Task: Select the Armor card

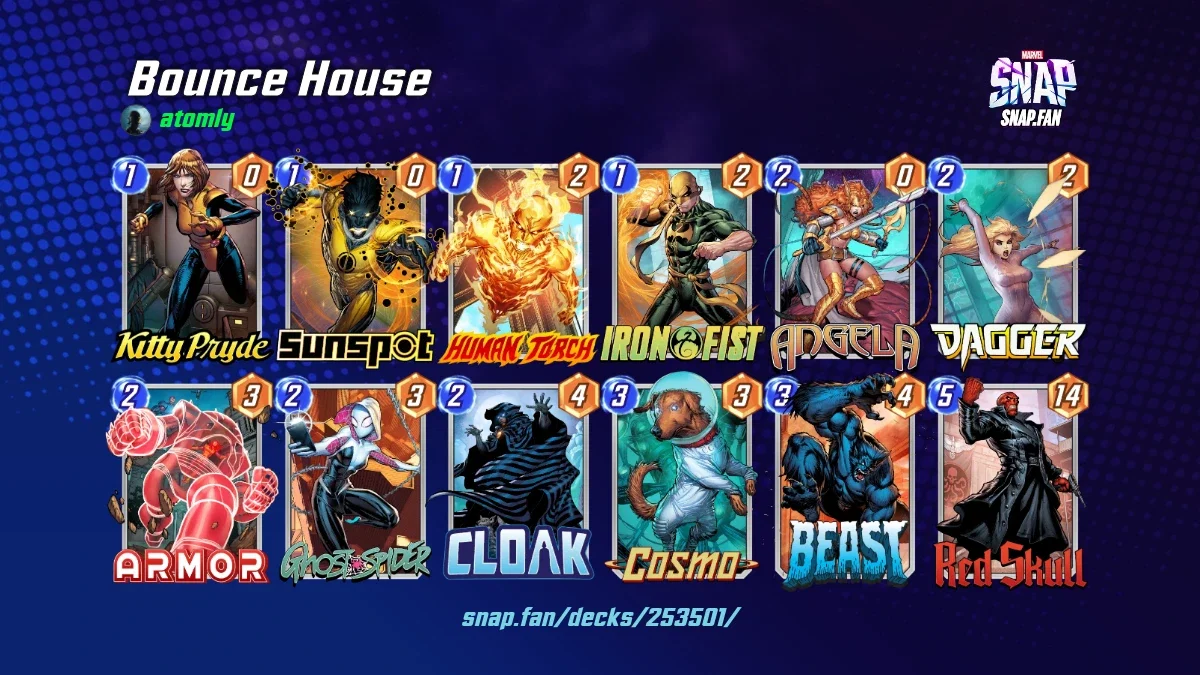Action: [x=192, y=482]
